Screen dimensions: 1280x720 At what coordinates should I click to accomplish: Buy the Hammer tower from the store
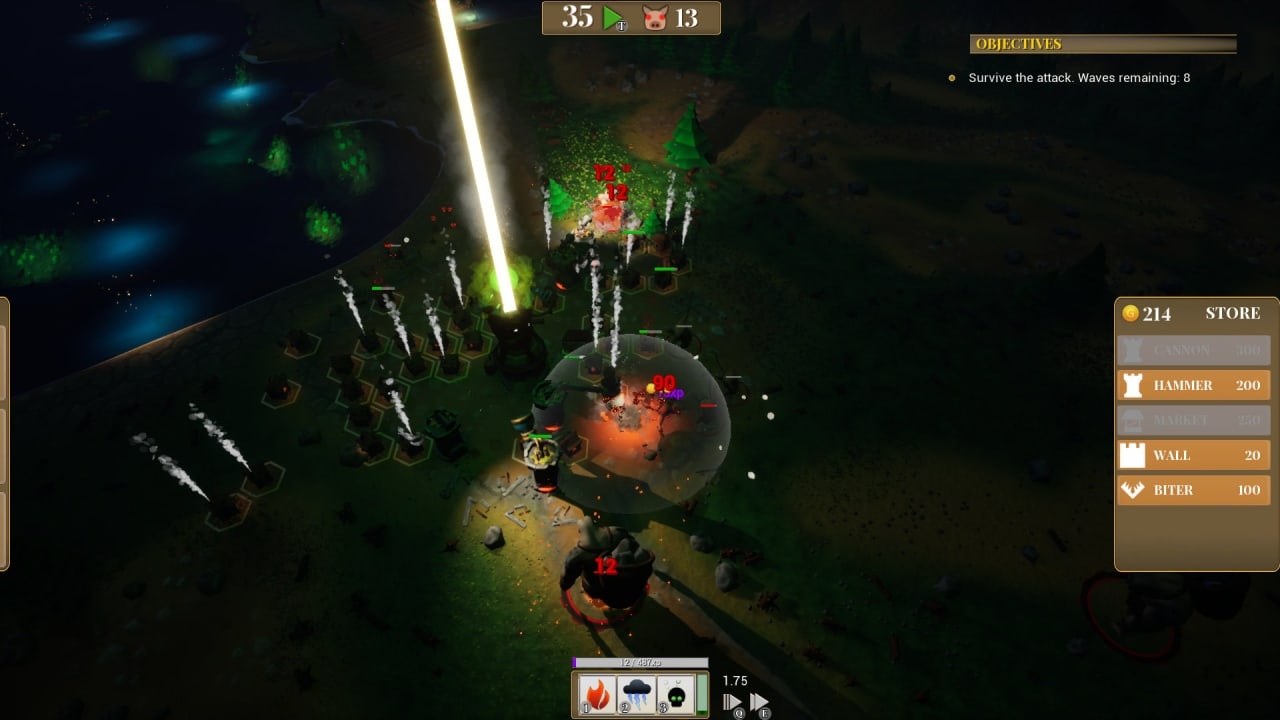[x=1193, y=385]
